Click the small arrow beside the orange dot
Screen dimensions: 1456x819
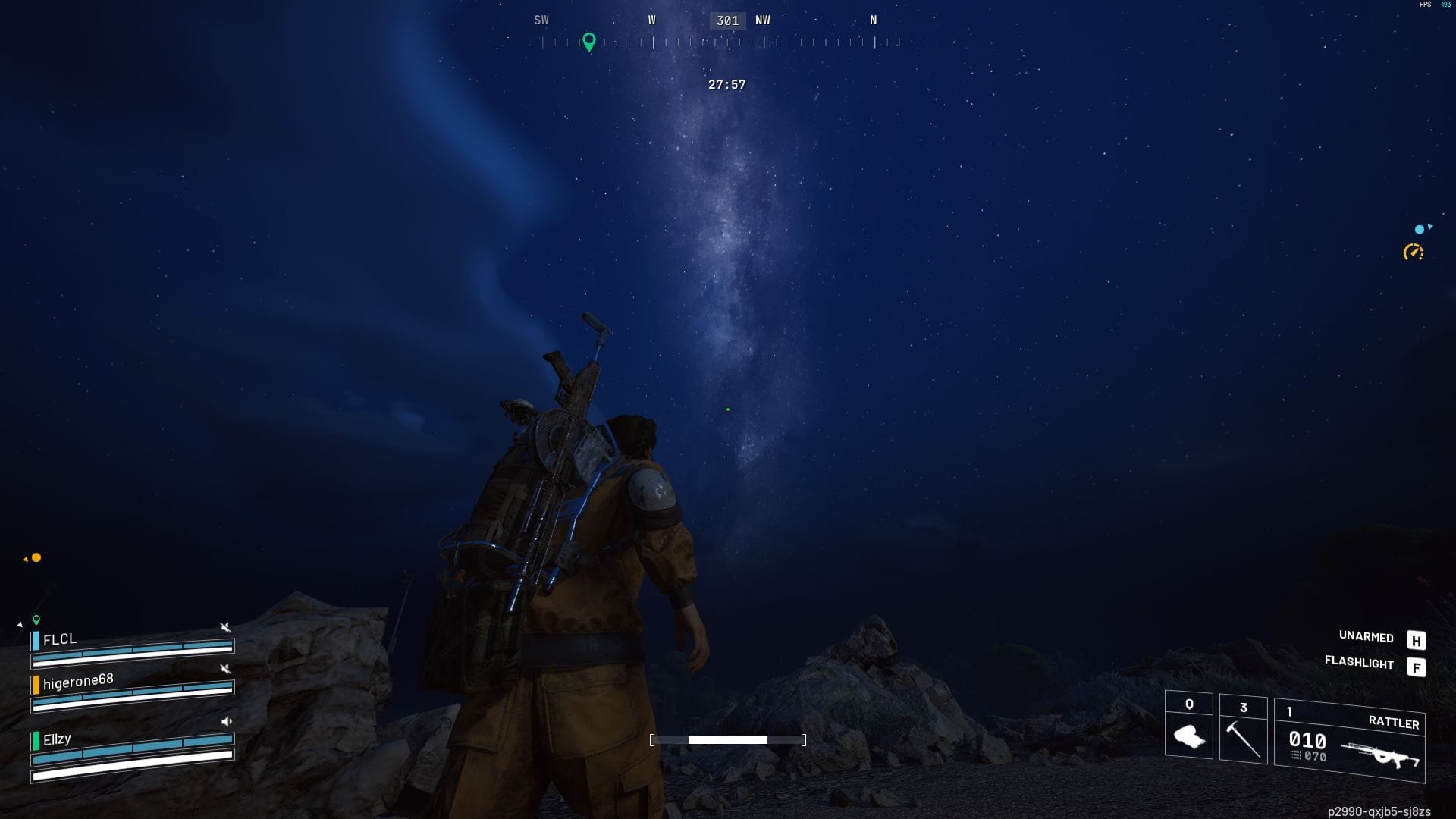coord(25,558)
